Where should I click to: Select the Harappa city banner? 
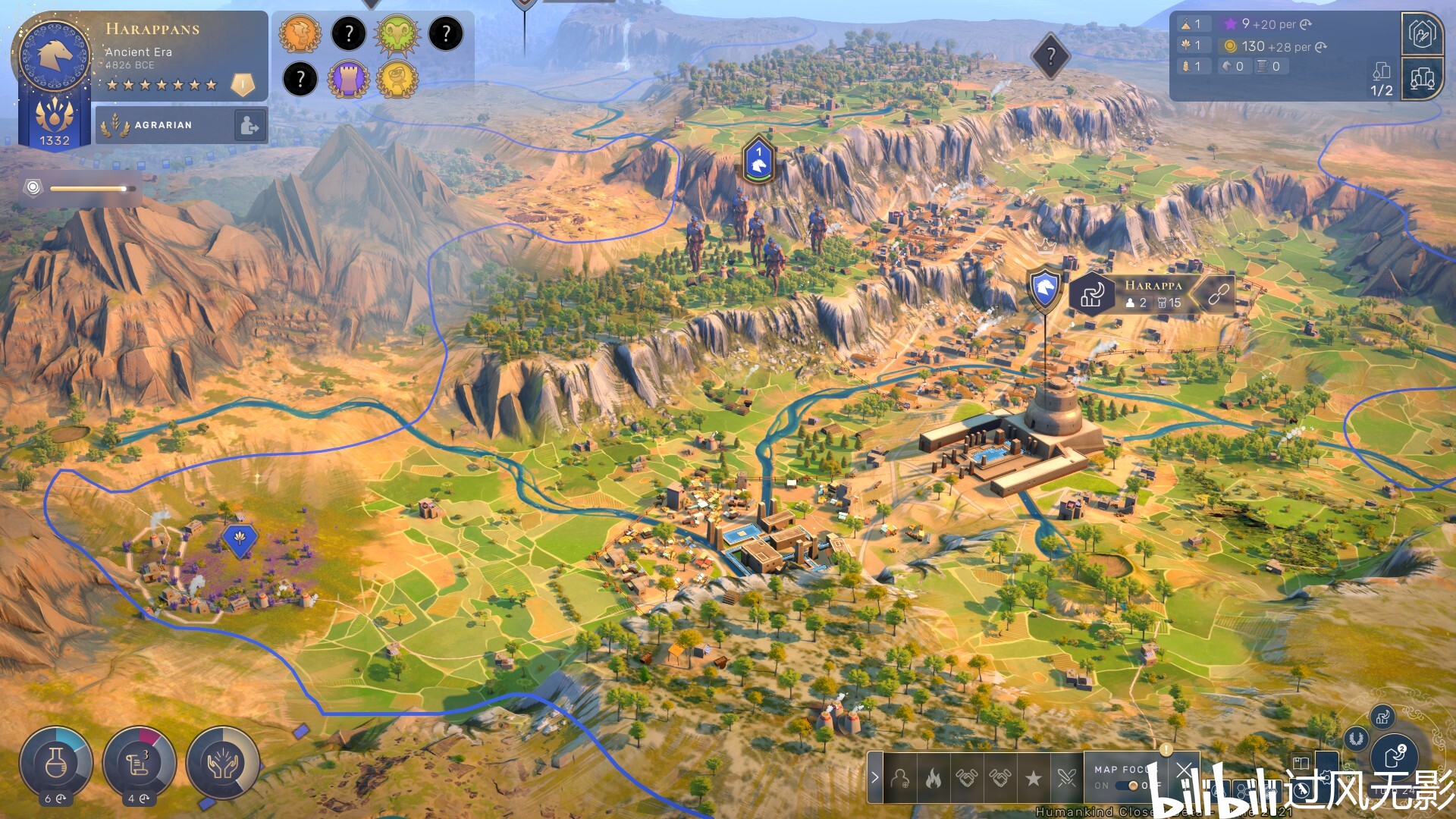1153,293
